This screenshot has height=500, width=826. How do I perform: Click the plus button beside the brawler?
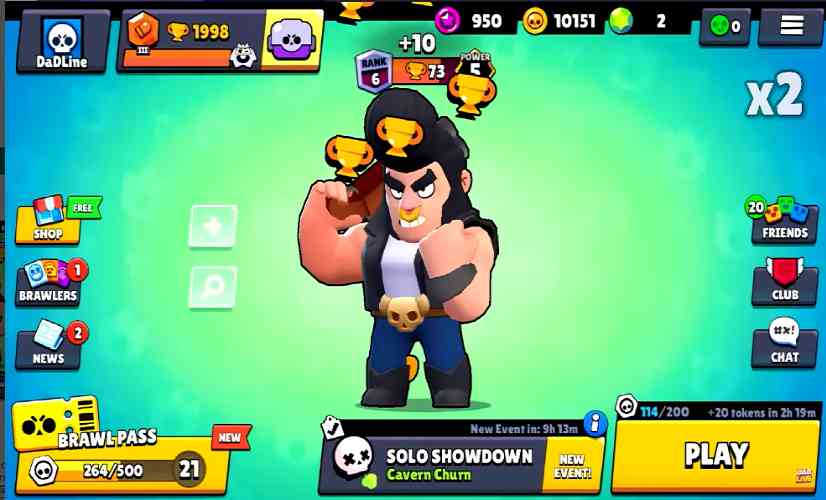213,227
